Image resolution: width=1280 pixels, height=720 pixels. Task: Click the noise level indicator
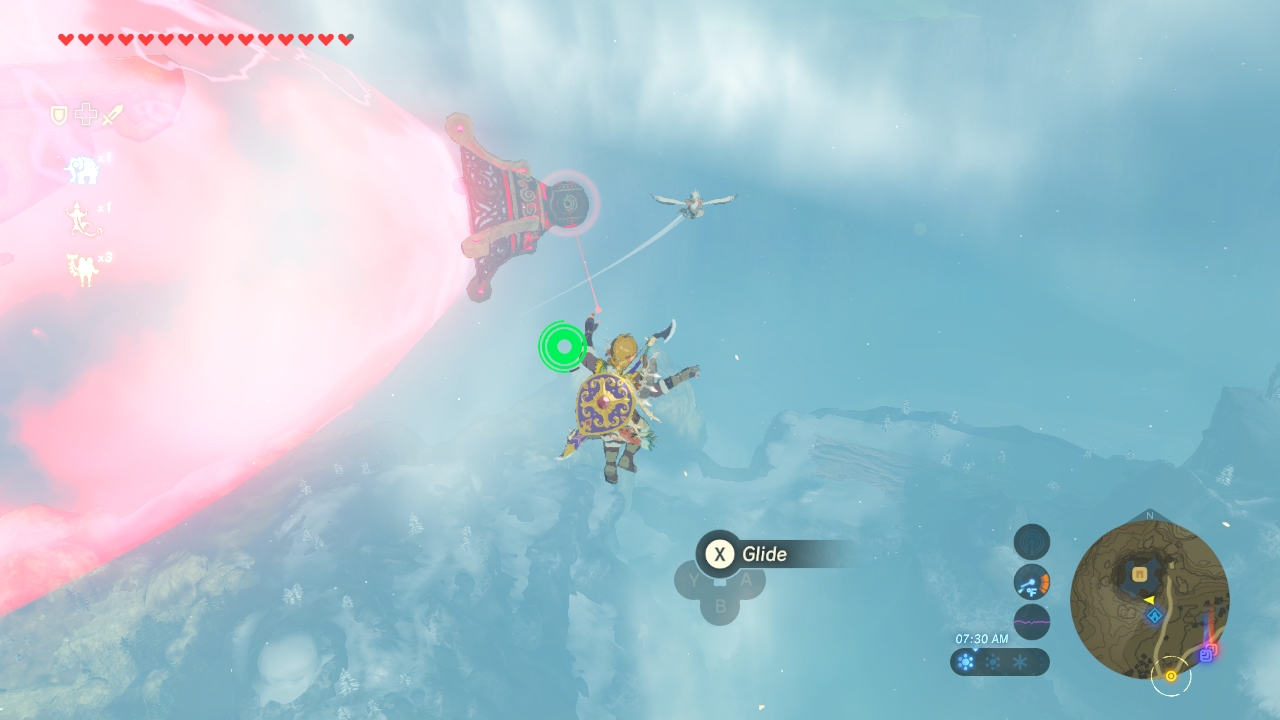click(1032, 622)
